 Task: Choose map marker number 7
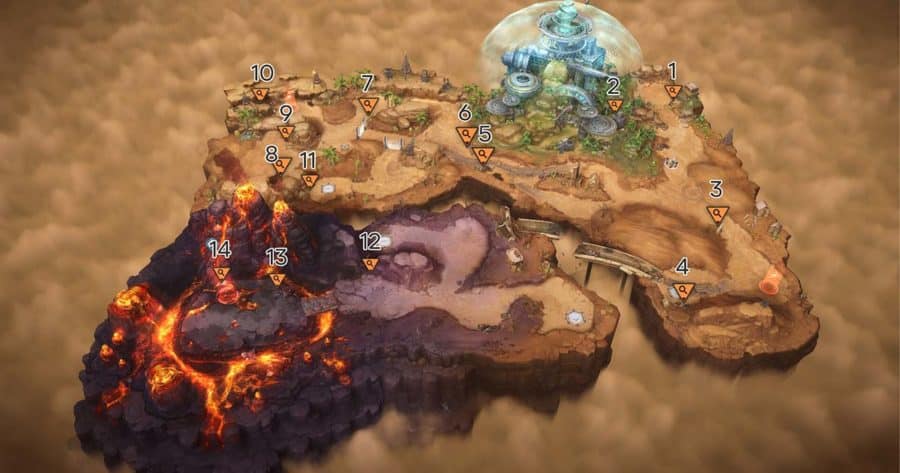click(368, 103)
